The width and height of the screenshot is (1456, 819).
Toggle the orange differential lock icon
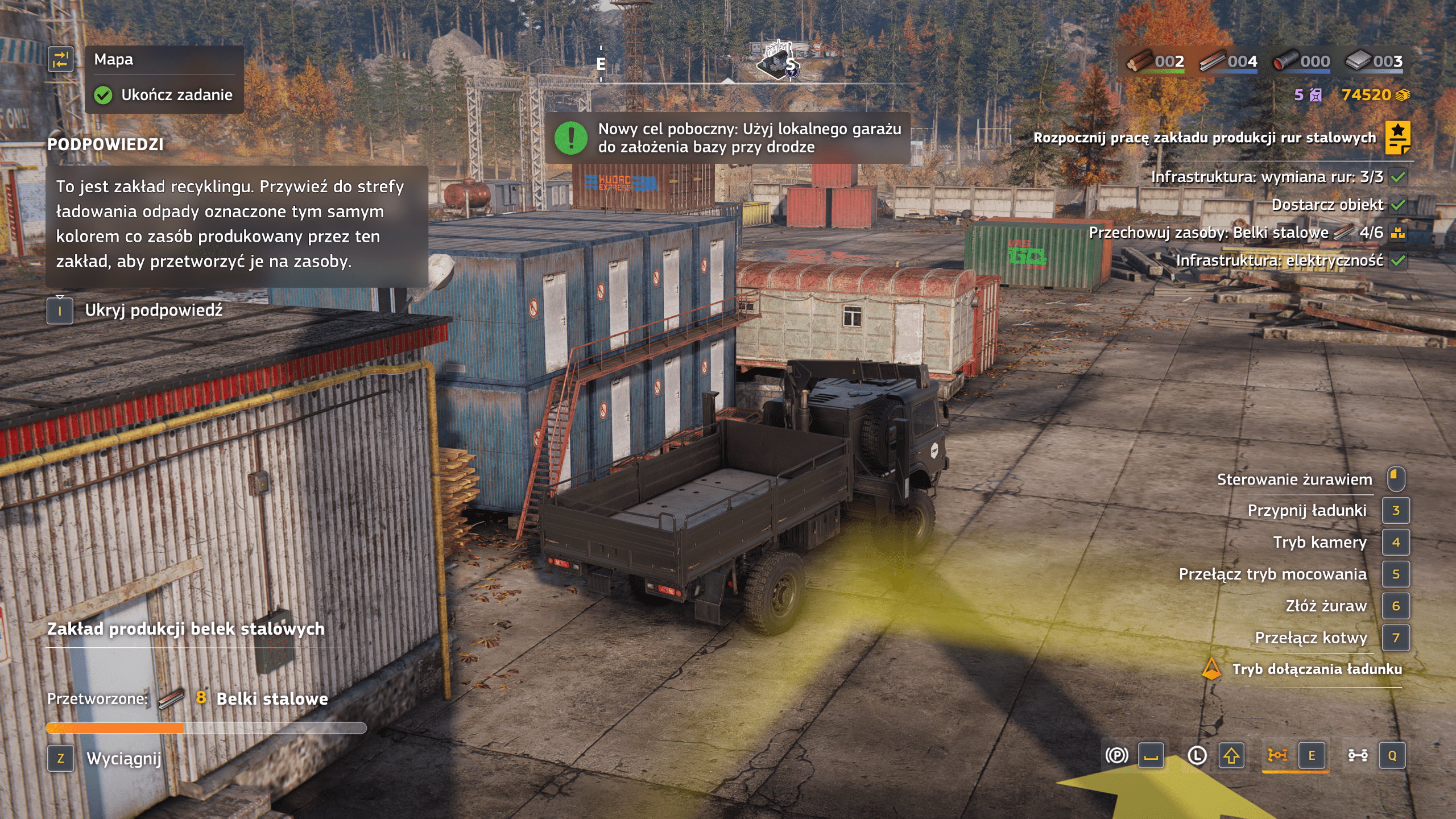point(1277,756)
